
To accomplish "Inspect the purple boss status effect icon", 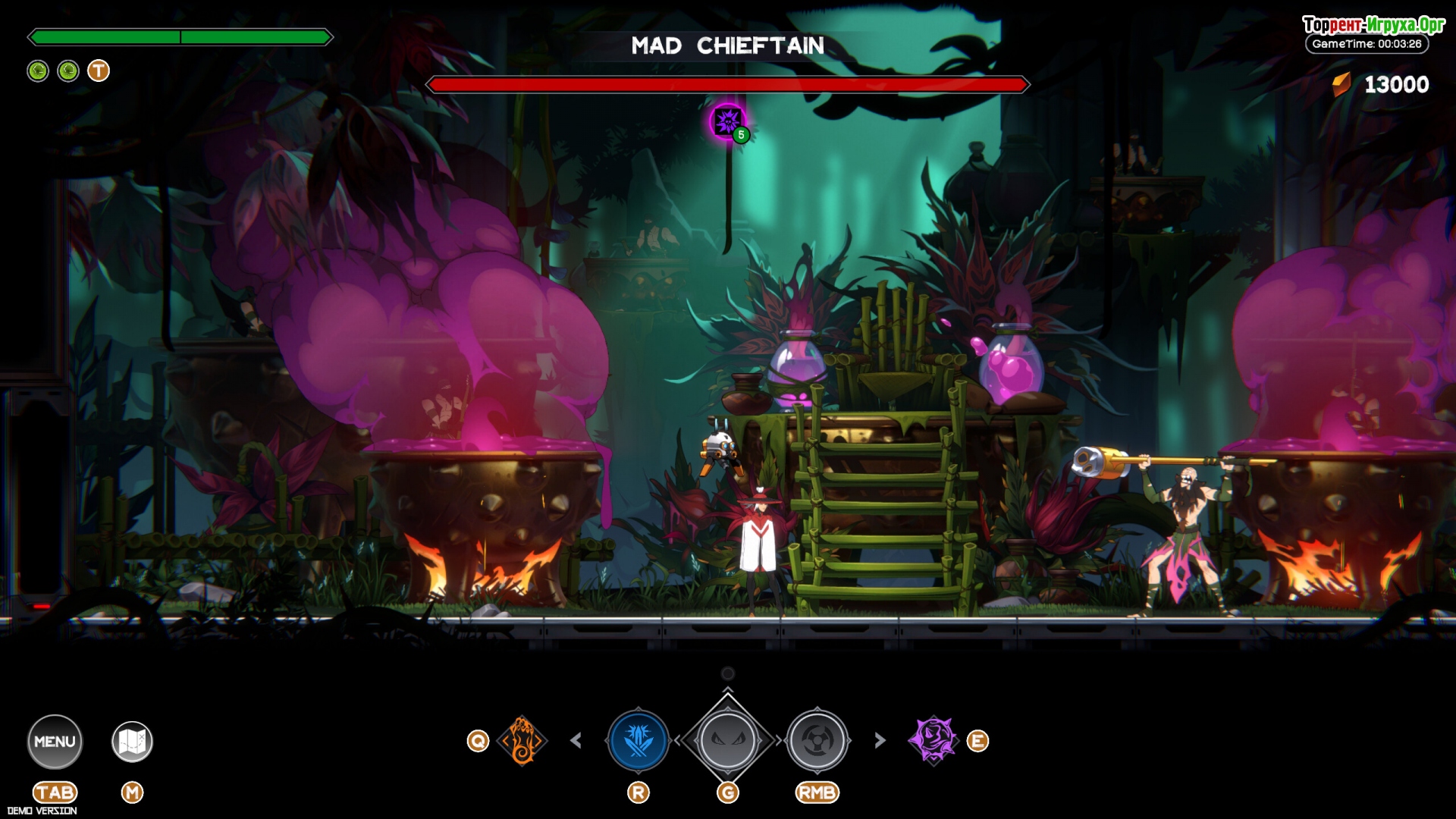I will tap(728, 121).
